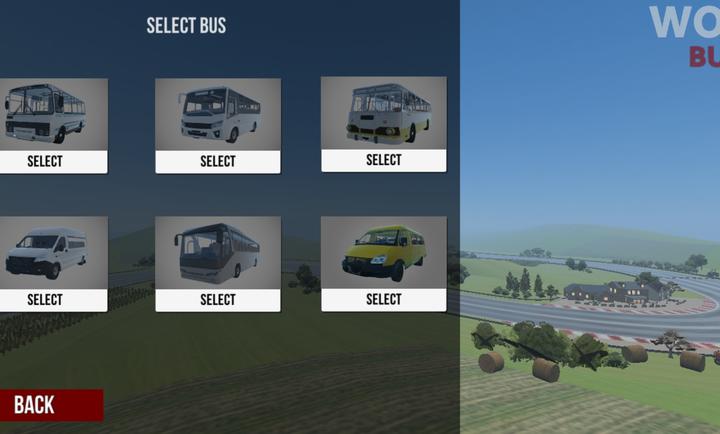Viewport: 720px width, 434px height.
Task: Click SELECT under the yellow minivan
Action: (383, 299)
